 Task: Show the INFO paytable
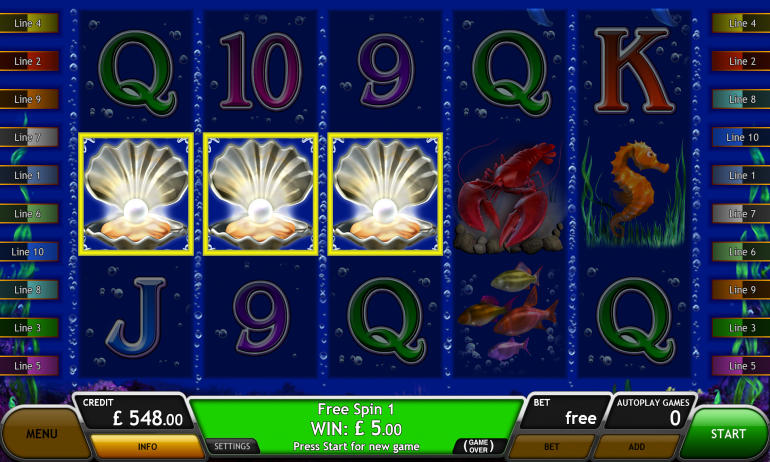pos(146,446)
